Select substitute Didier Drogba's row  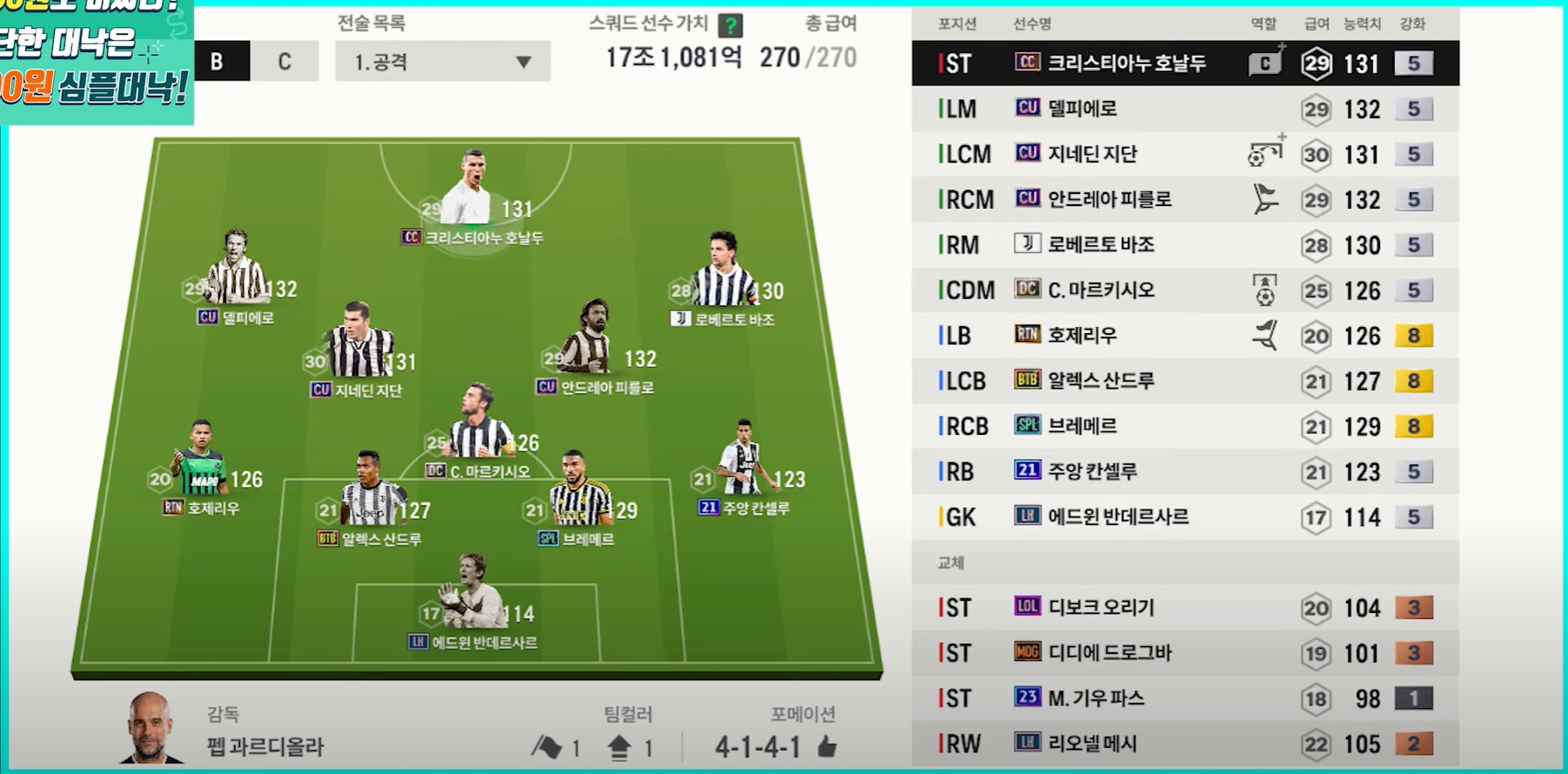[1183, 653]
